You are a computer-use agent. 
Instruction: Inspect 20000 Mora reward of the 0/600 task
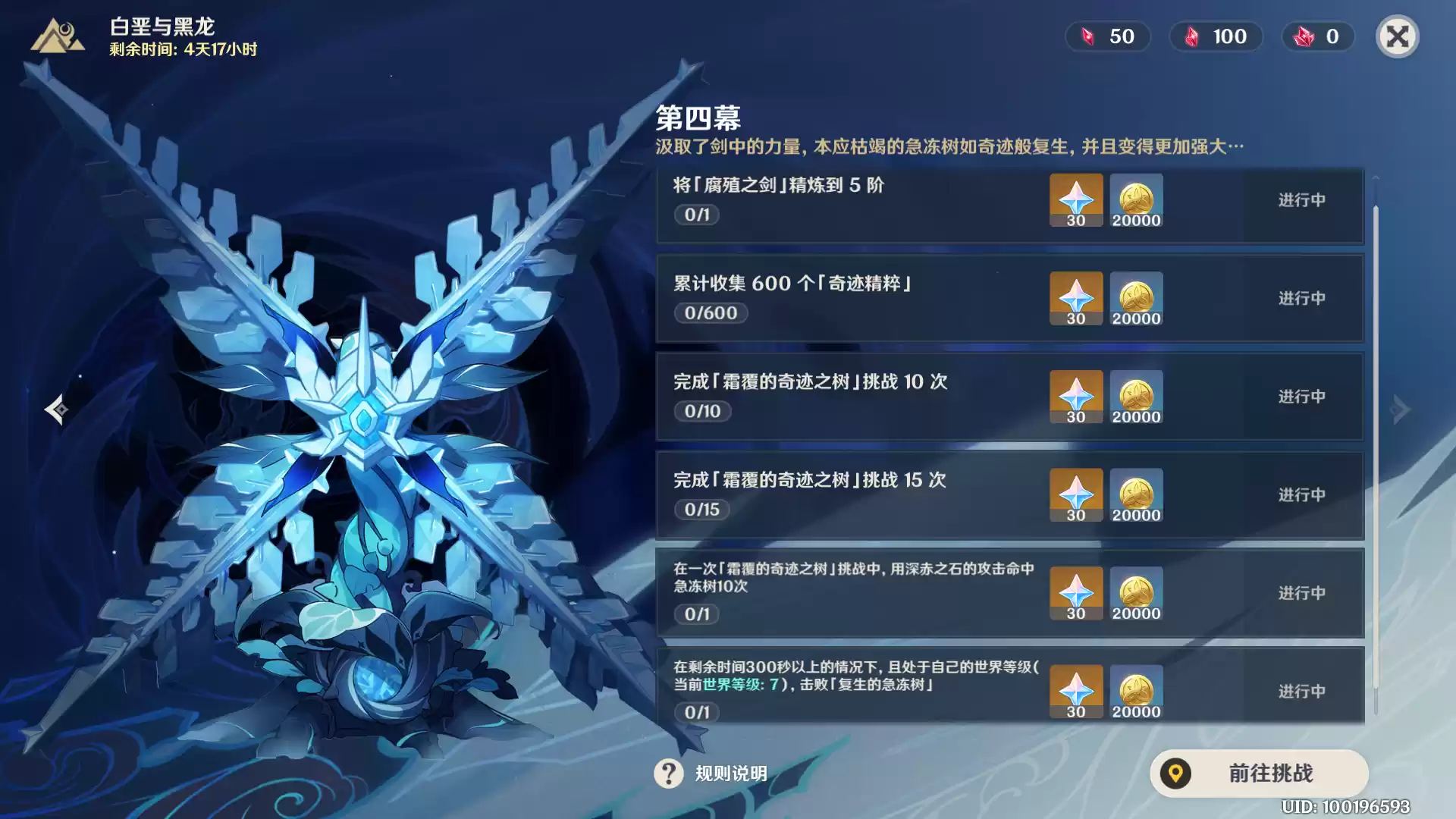click(1136, 298)
